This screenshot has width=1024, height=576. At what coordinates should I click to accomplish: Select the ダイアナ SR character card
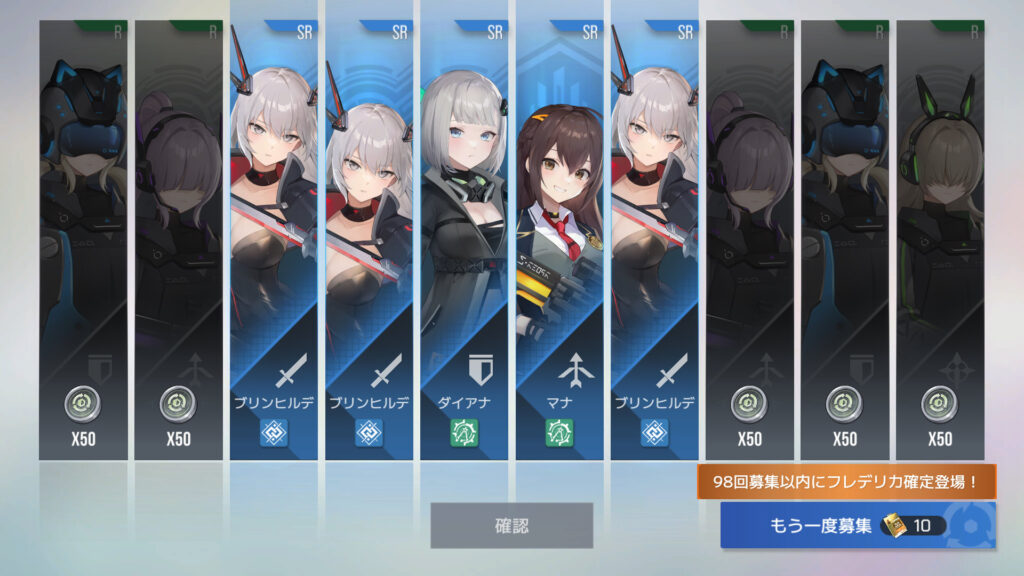[463, 240]
